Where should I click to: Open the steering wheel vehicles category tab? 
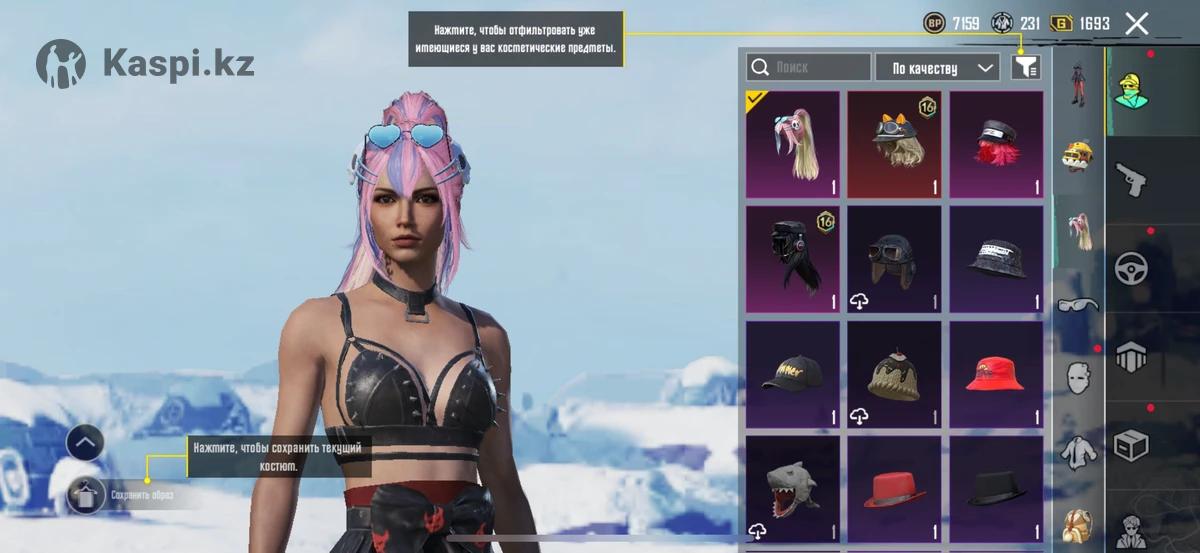pos(1132,267)
